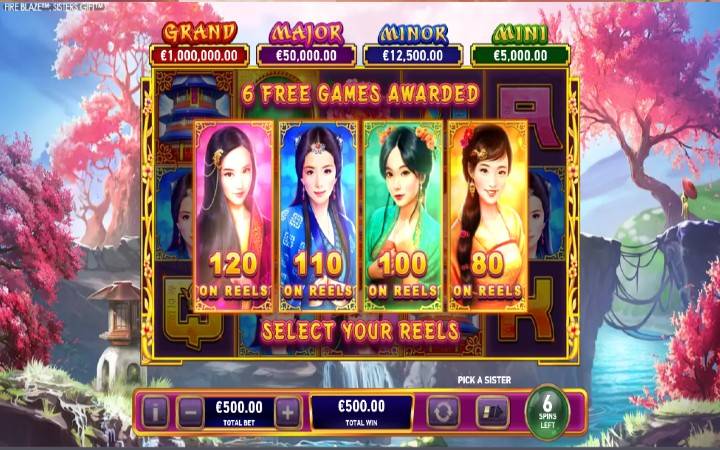720x450 pixels.
Task: Pick the green sister with 100 on reels
Action: coord(403,216)
